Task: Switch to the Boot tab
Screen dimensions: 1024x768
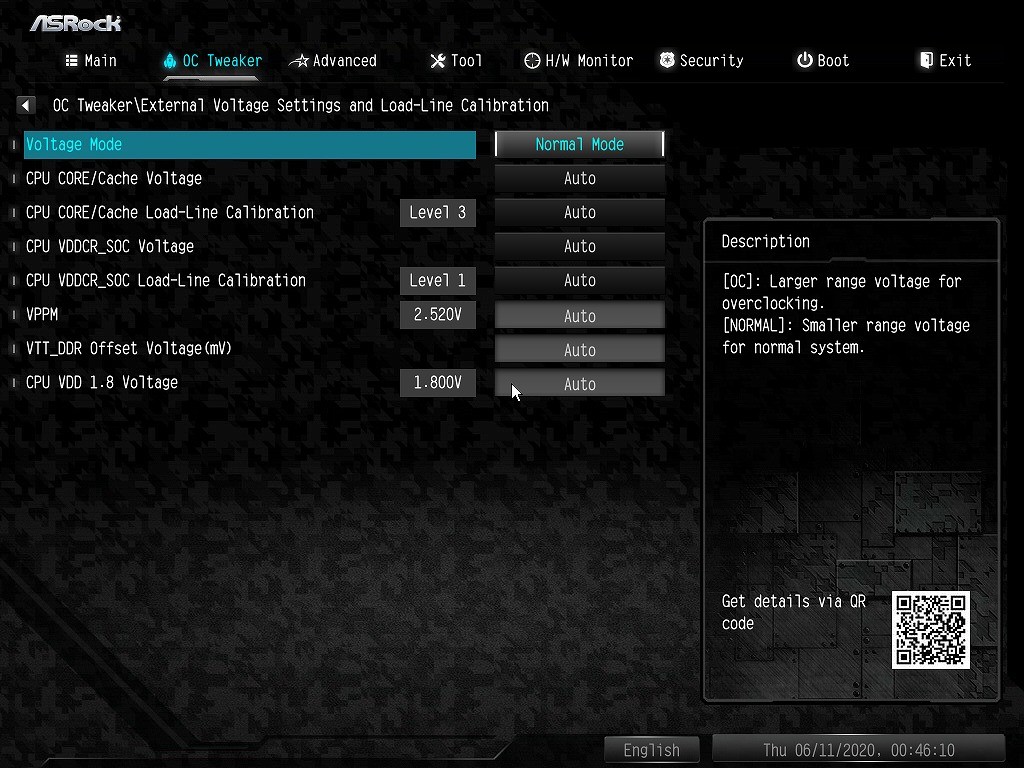Action: 823,61
